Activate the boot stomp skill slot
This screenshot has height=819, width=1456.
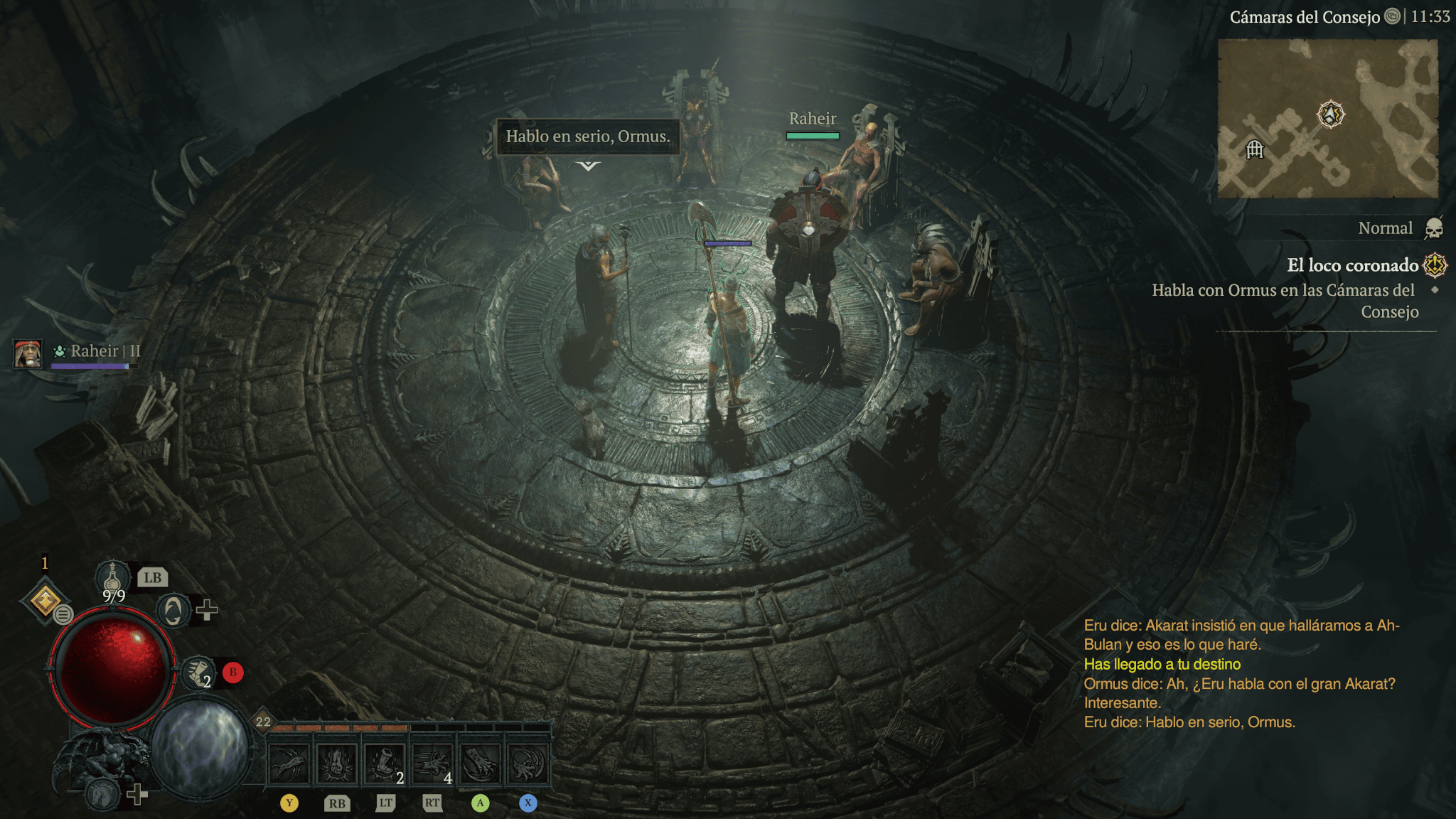(385, 764)
